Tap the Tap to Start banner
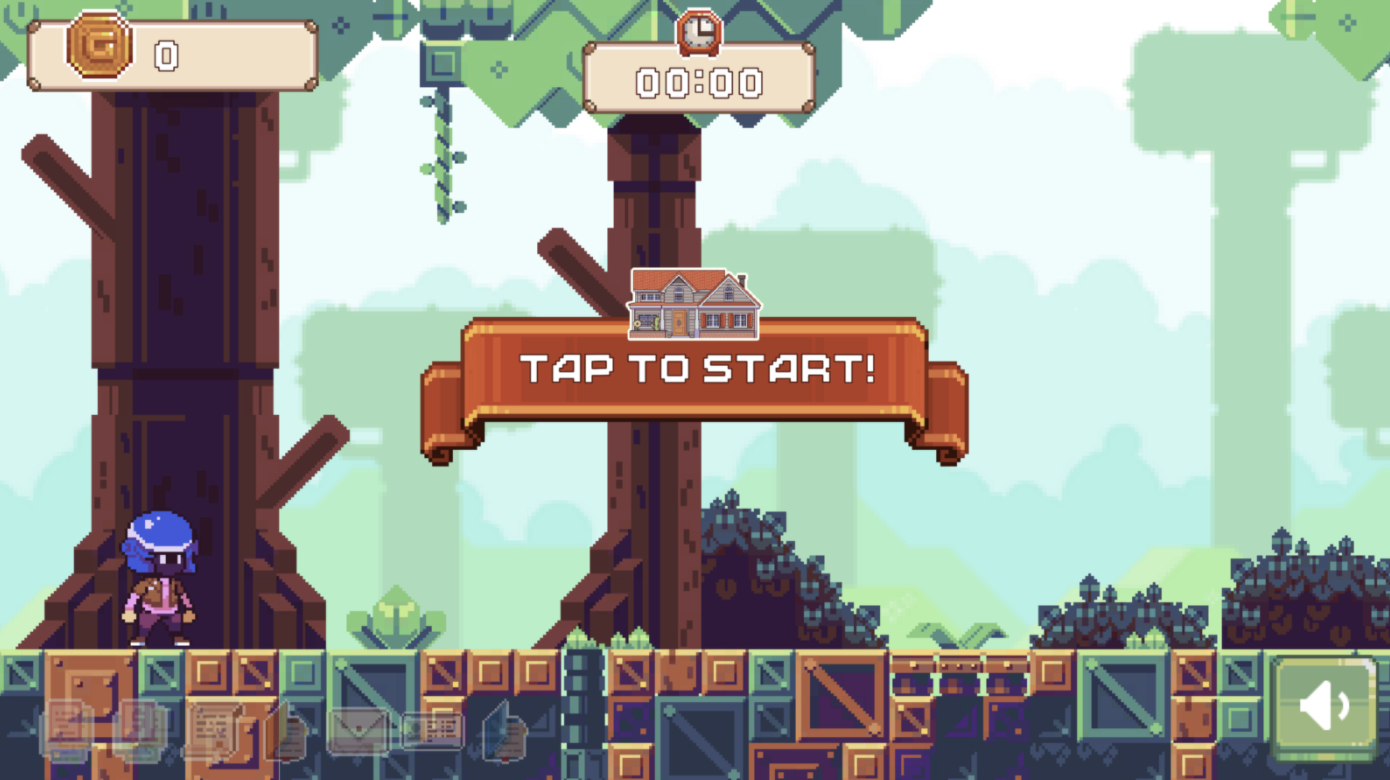This screenshot has width=1390, height=780. point(695,370)
